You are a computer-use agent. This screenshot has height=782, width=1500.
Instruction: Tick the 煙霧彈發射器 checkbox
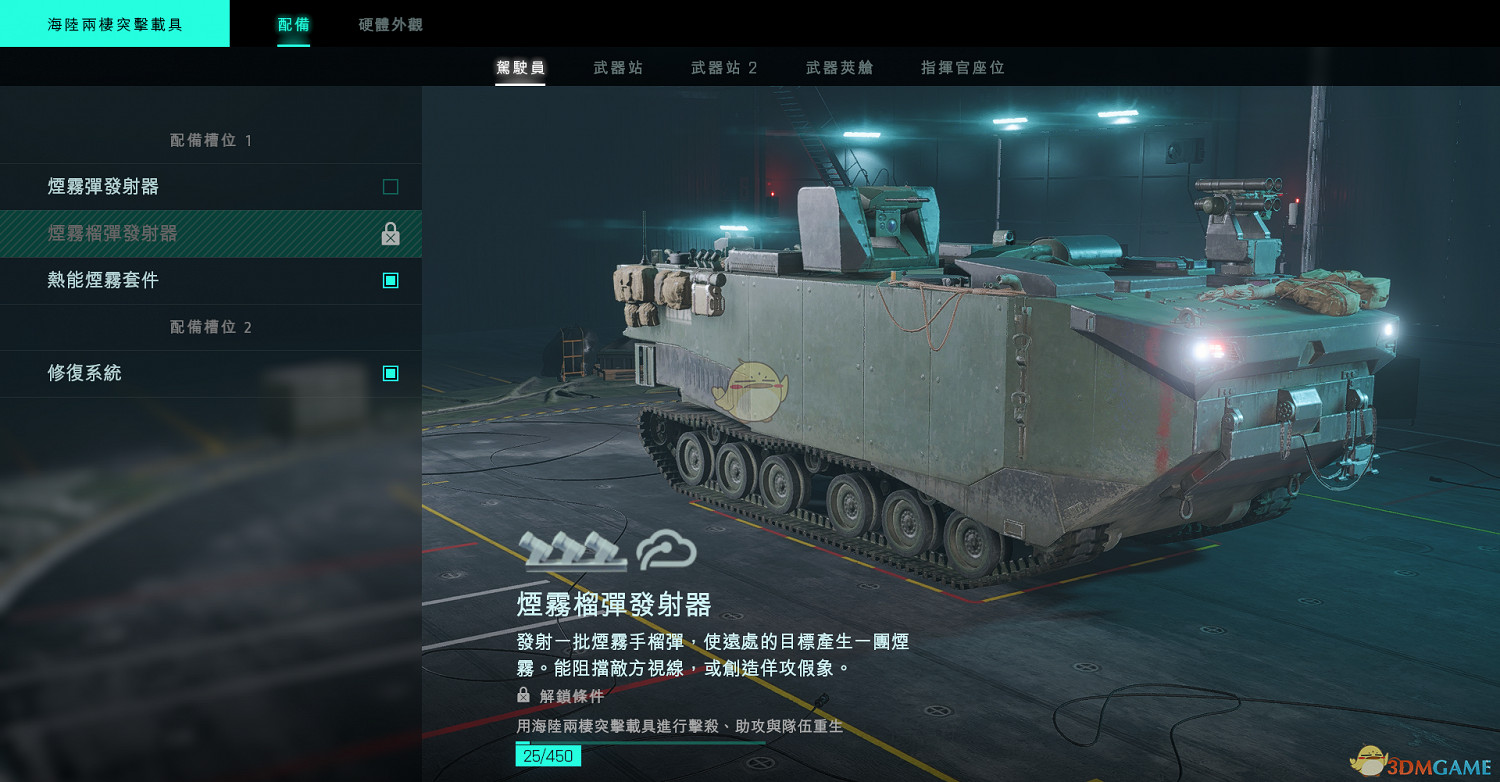tap(392, 186)
